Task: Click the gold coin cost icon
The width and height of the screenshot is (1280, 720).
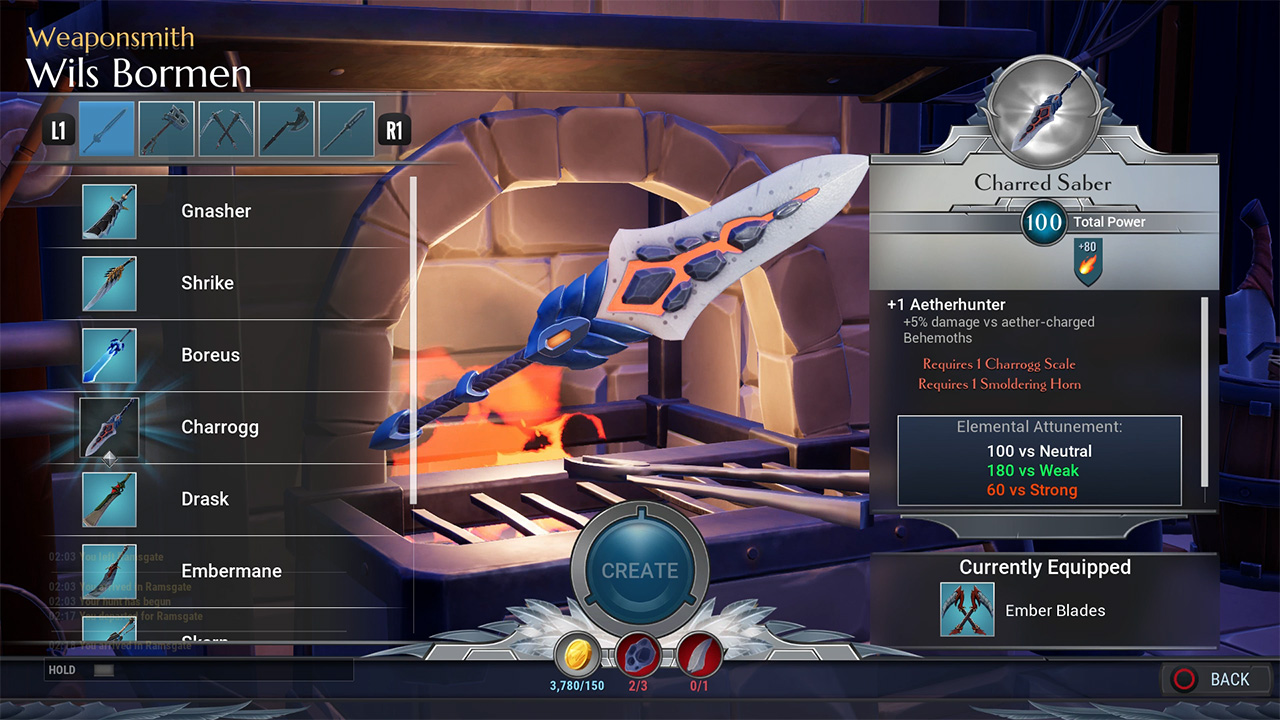Action: (x=577, y=655)
